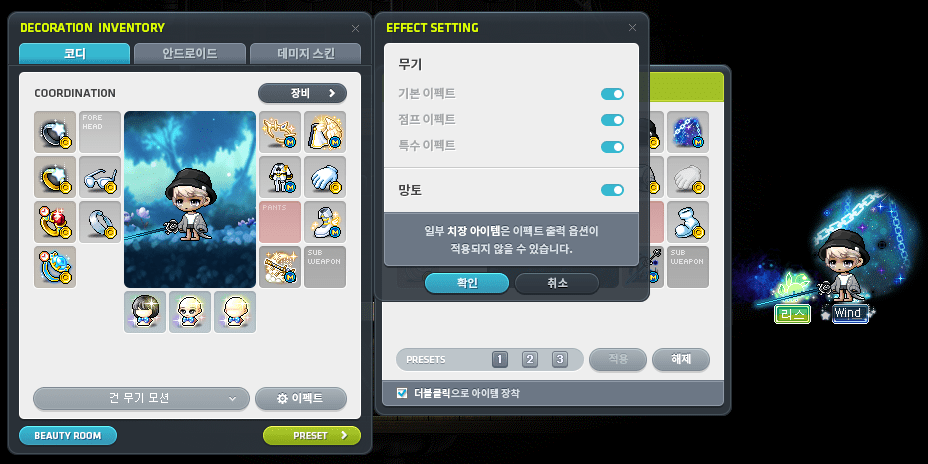Uncheck 더블클릭으로 아이템 장착 checkbox
Image resolution: width=928 pixels, height=464 pixels.
pos(402,393)
